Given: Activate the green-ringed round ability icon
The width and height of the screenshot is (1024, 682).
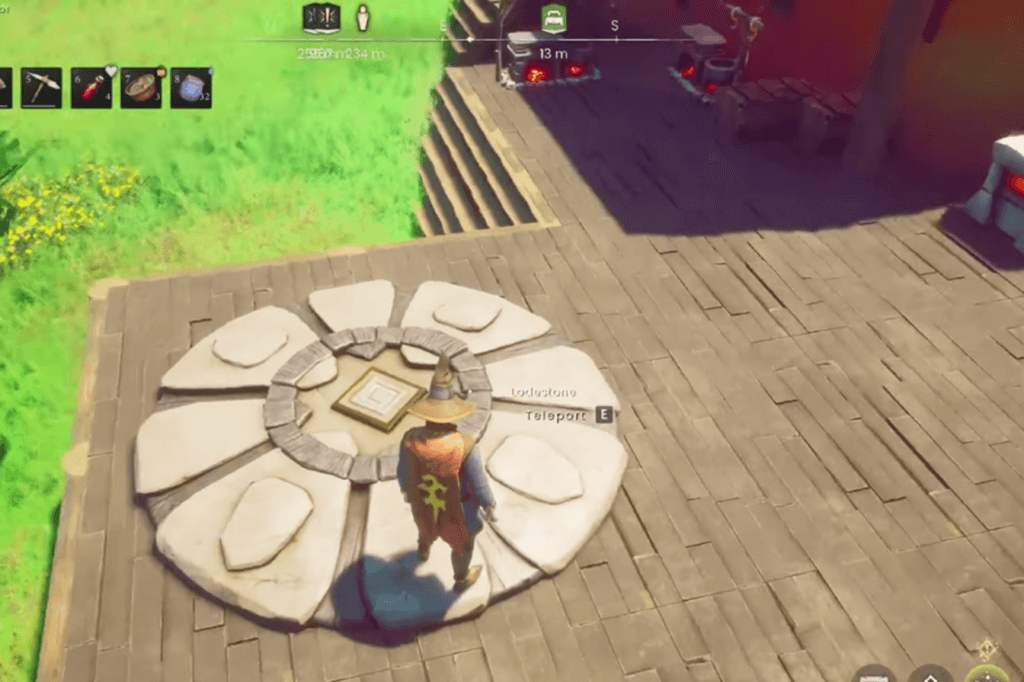Looking at the screenshot, I should pos(989,675).
